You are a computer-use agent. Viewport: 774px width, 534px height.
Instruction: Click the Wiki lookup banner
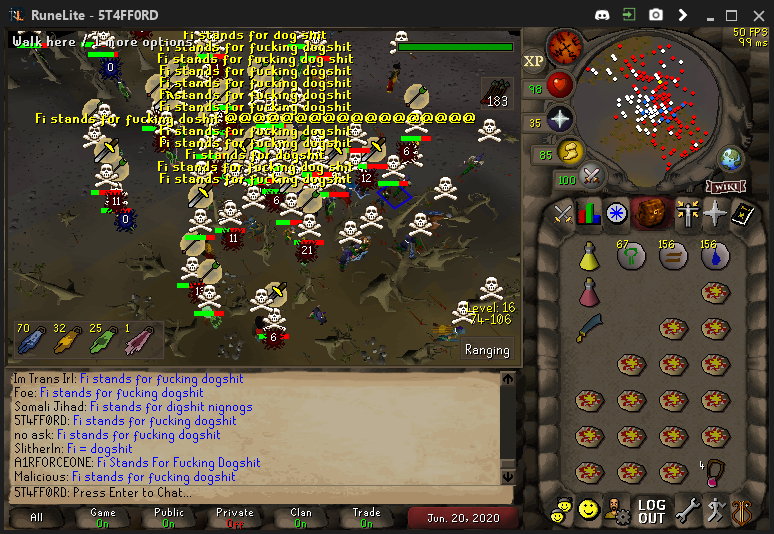click(x=728, y=186)
